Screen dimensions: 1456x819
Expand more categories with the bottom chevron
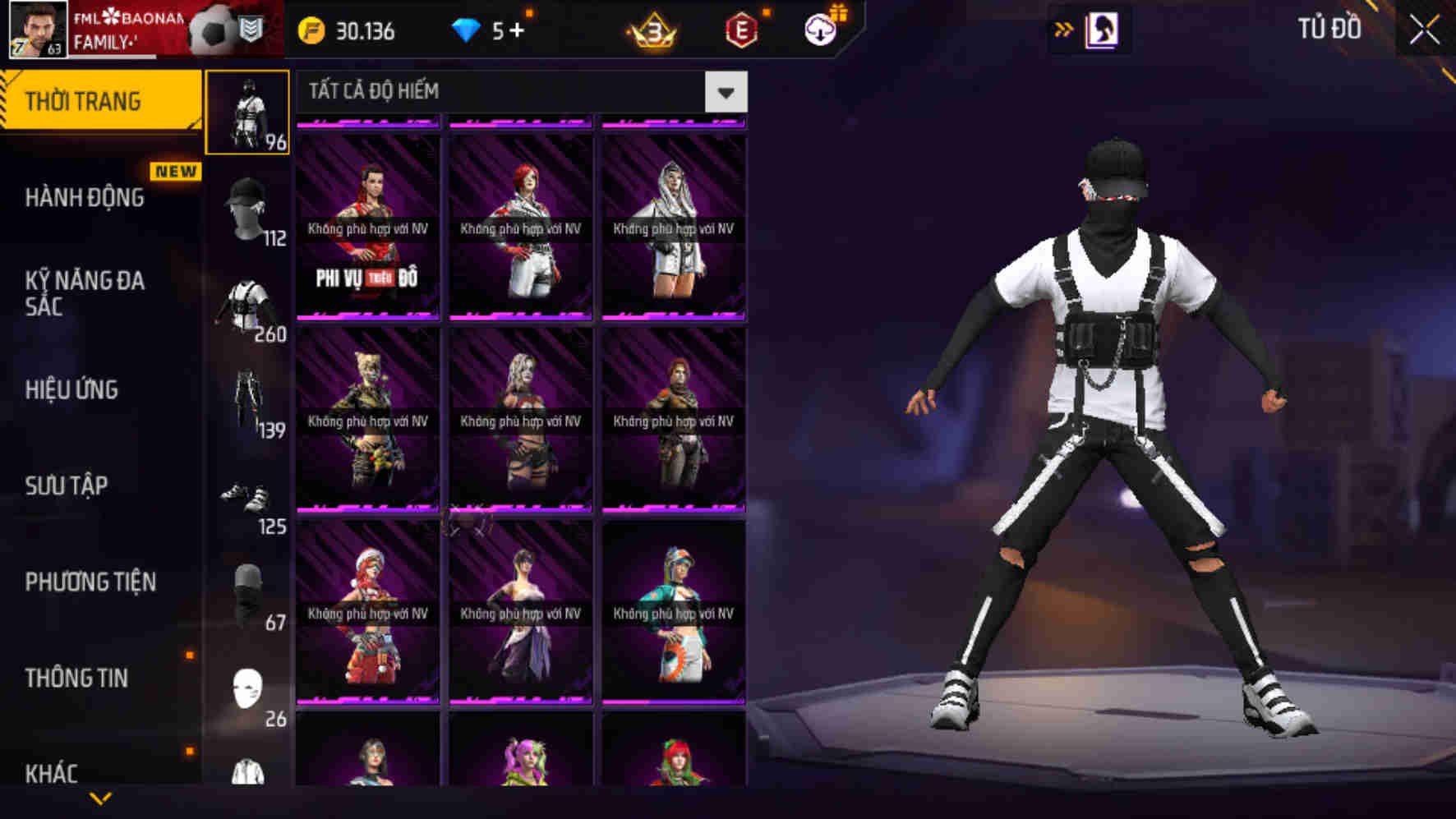pyautogui.click(x=100, y=797)
